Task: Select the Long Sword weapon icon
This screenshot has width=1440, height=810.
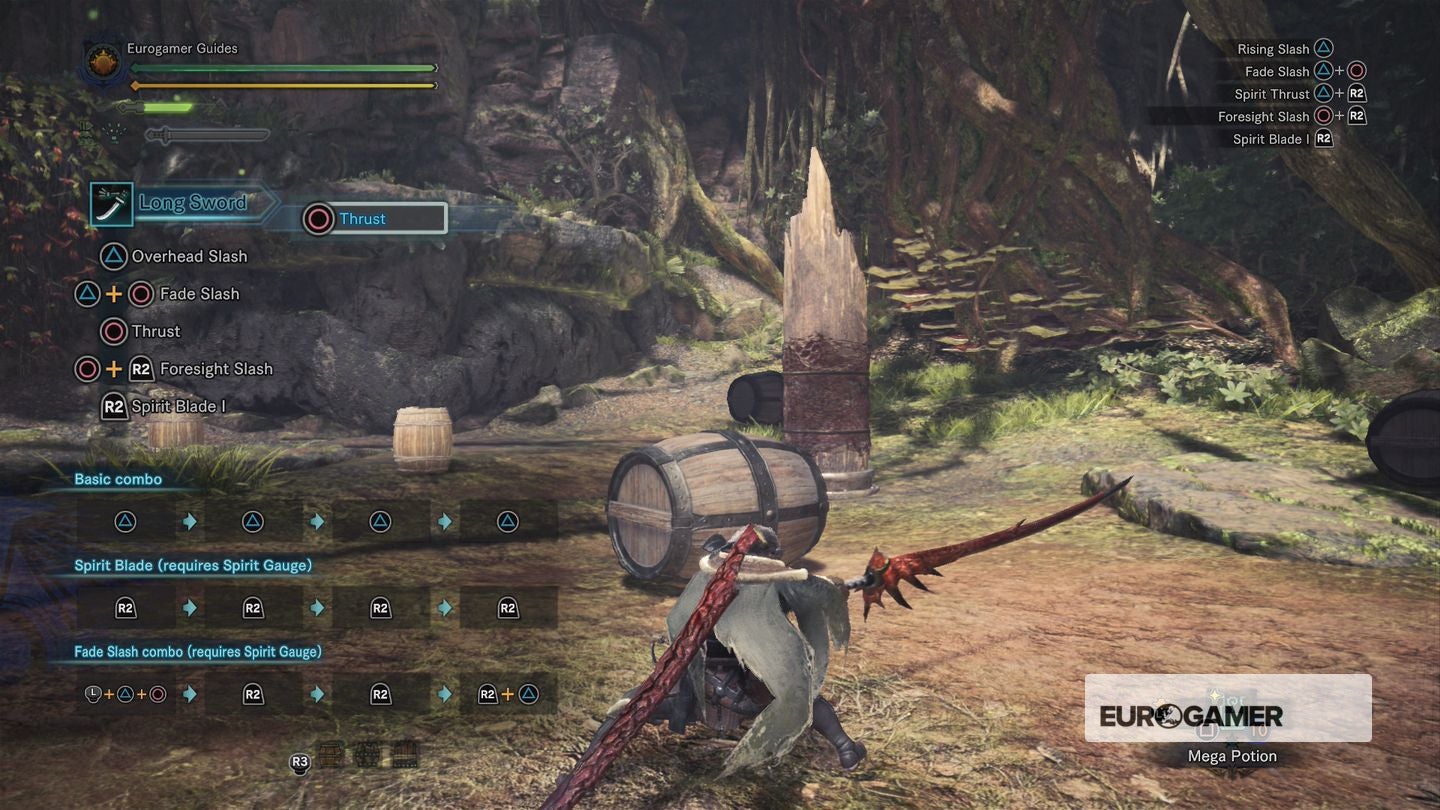Action: click(x=110, y=203)
